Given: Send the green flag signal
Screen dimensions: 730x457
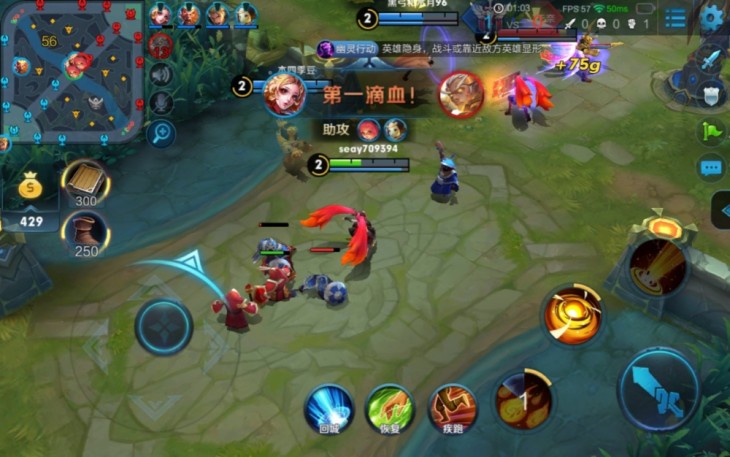Looking at the screenshot, I should [711, 131].
